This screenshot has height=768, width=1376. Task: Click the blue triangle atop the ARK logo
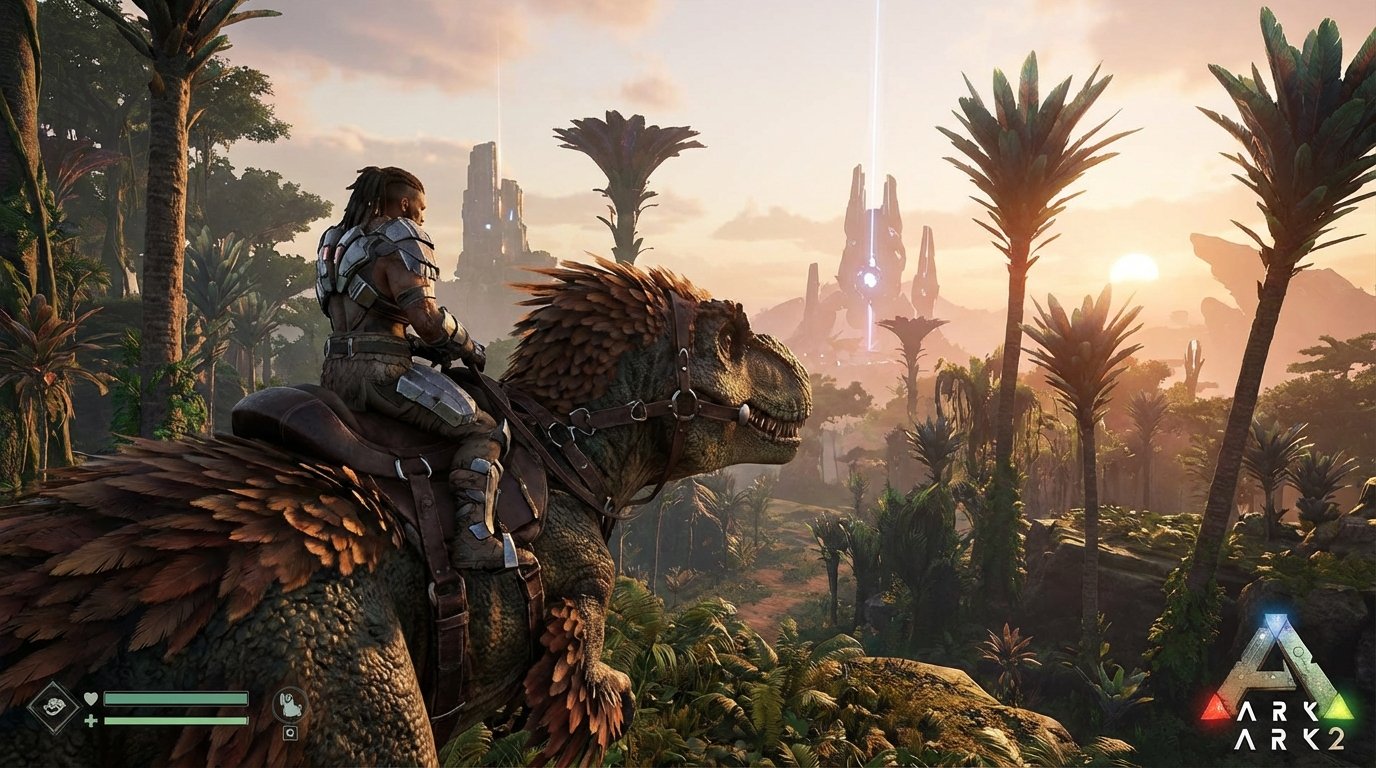(x=1278, y=622)
